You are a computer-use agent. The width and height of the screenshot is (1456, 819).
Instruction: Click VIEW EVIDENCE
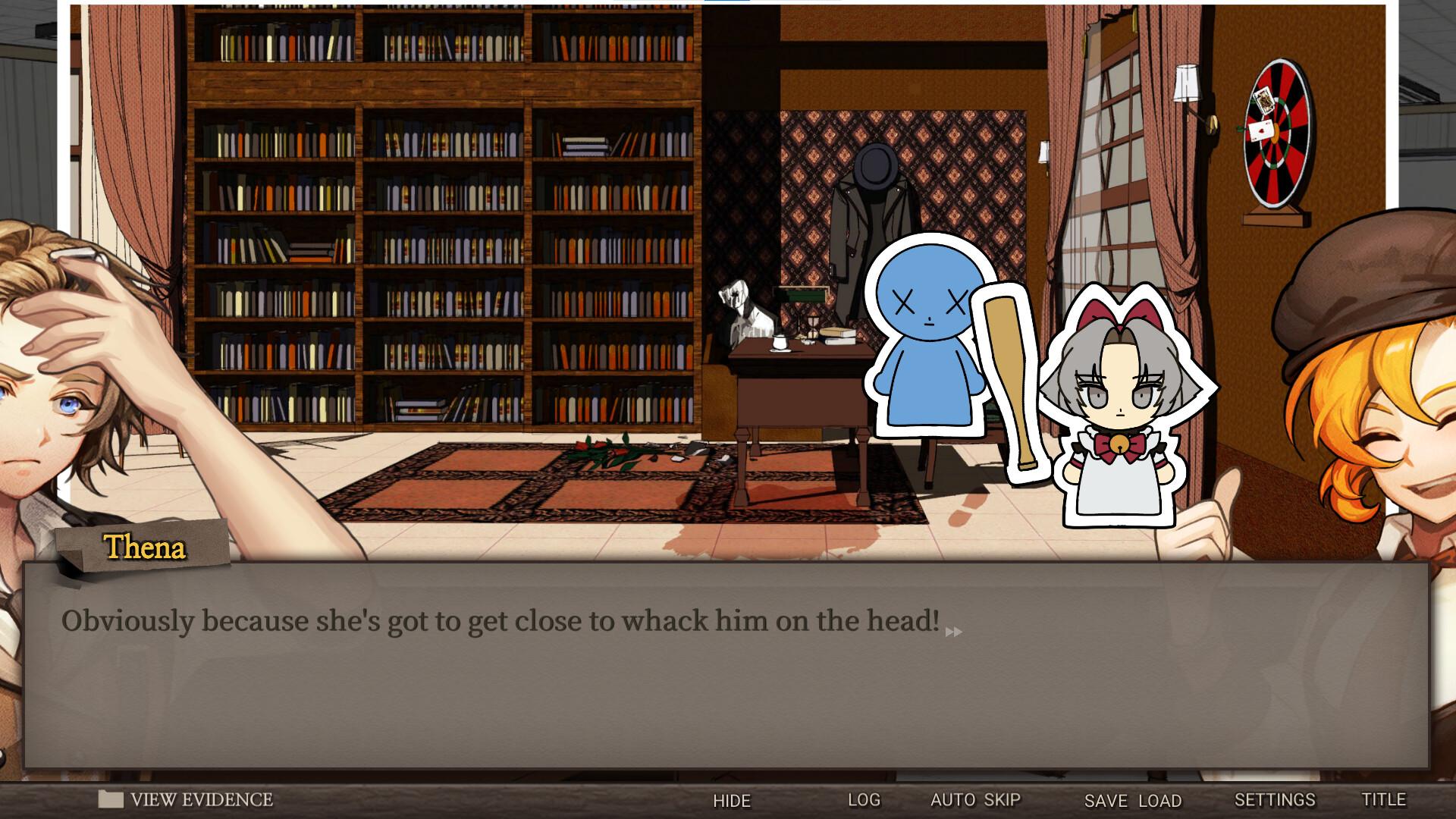(201, 799)
